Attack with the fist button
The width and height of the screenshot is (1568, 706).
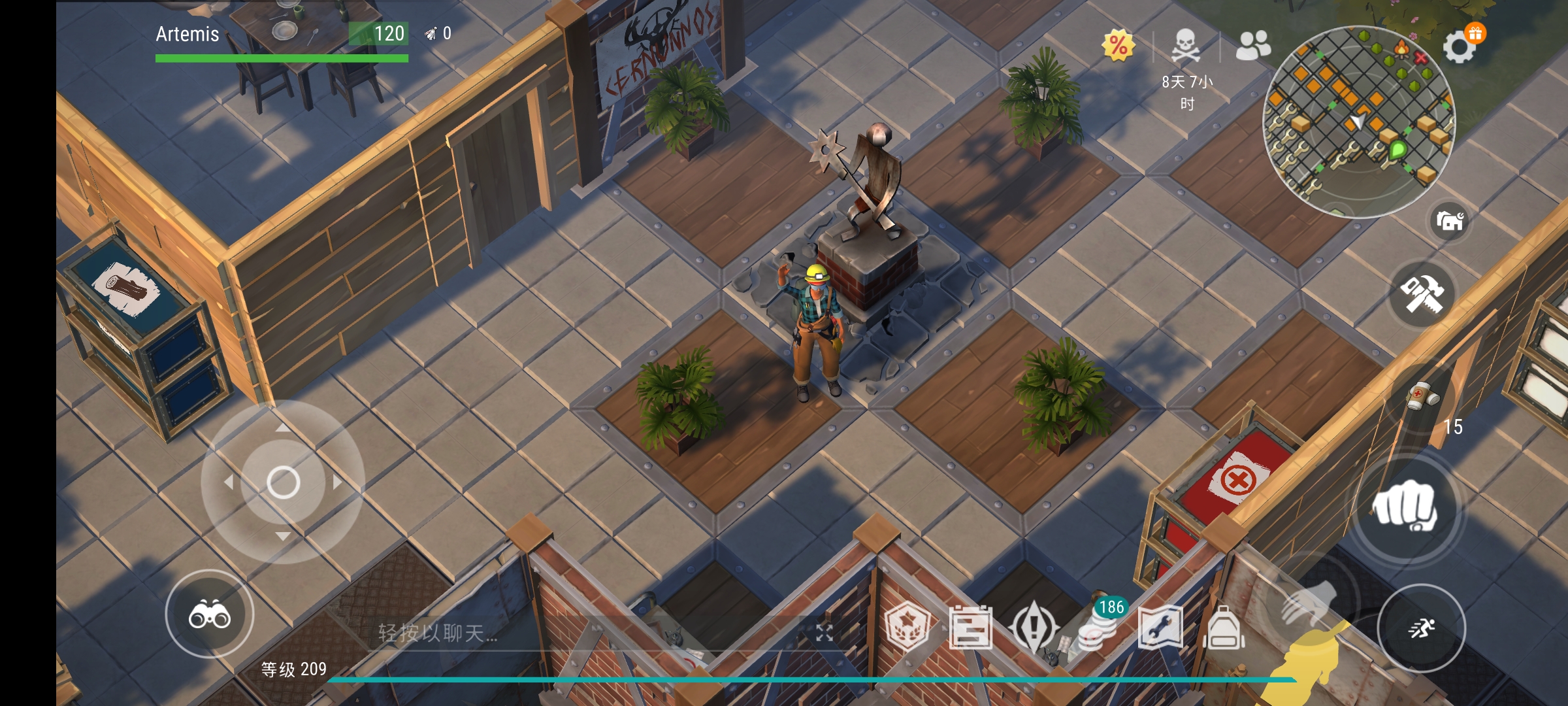(x=1405, y=507)
